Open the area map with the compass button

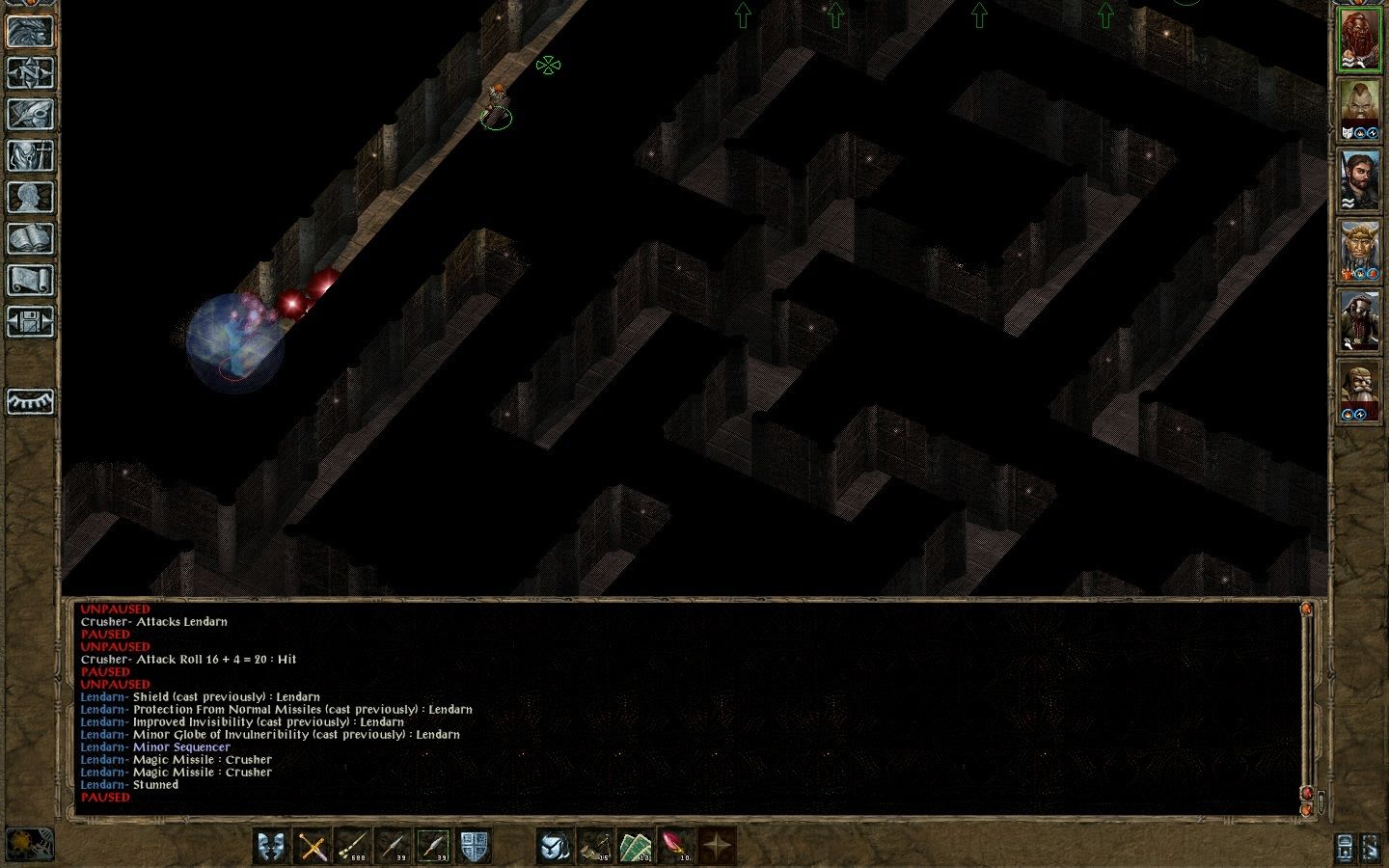pos(30,73)
